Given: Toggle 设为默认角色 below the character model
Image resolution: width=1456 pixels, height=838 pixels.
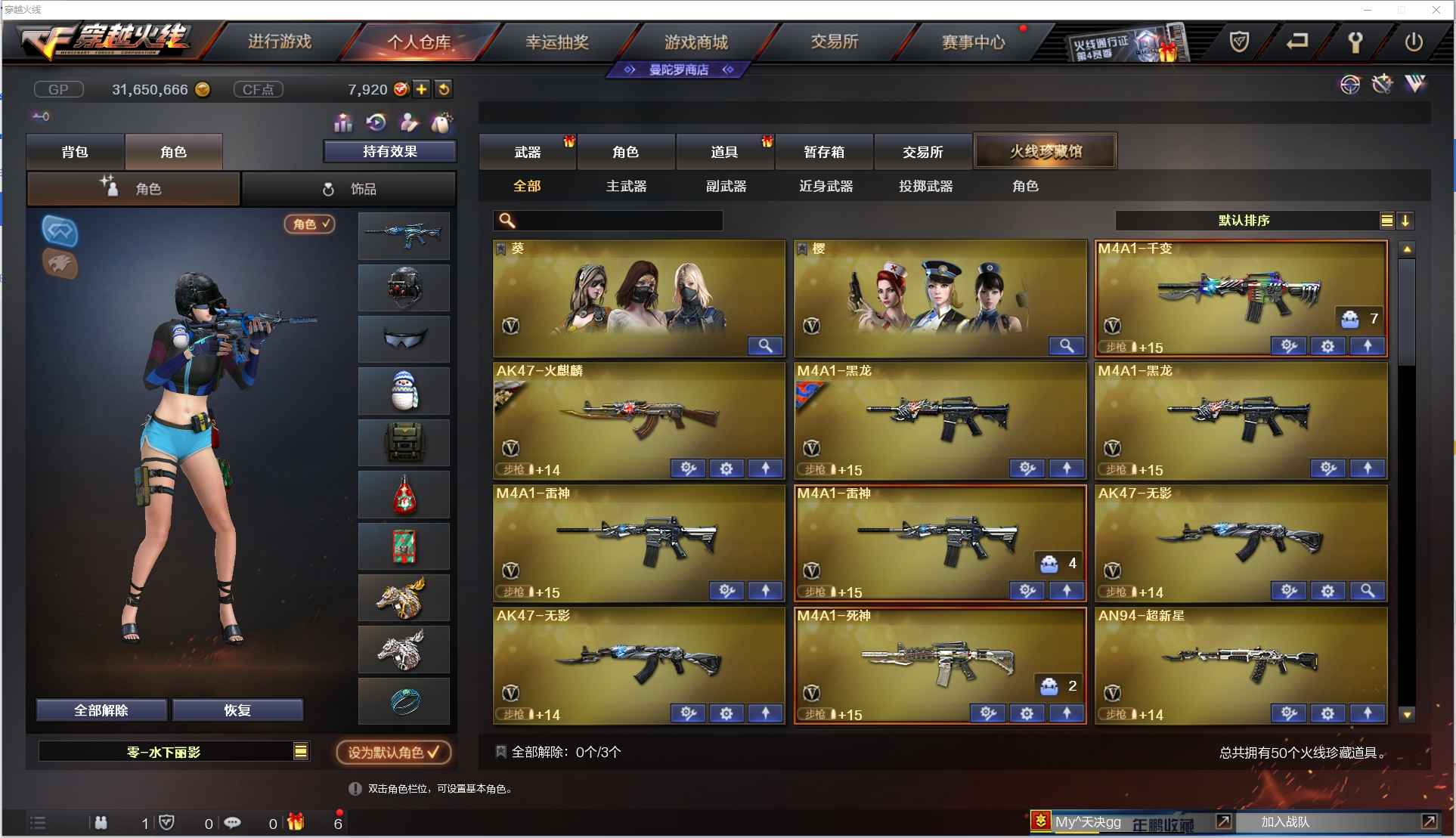Looking at the screenshot, I should coord(393,753).
